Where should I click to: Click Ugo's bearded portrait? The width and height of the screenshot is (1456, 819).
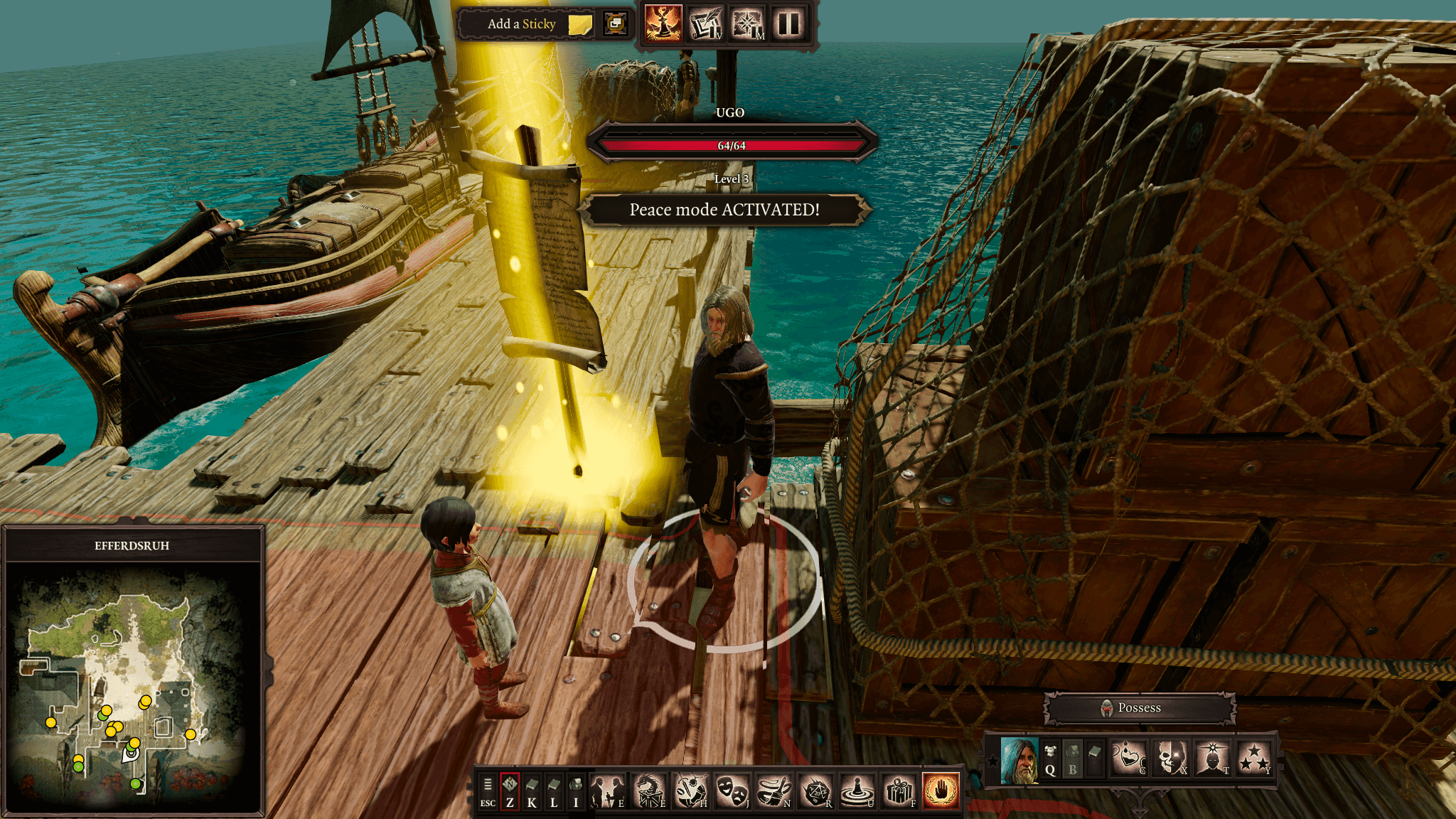[x=1019, y=760]
